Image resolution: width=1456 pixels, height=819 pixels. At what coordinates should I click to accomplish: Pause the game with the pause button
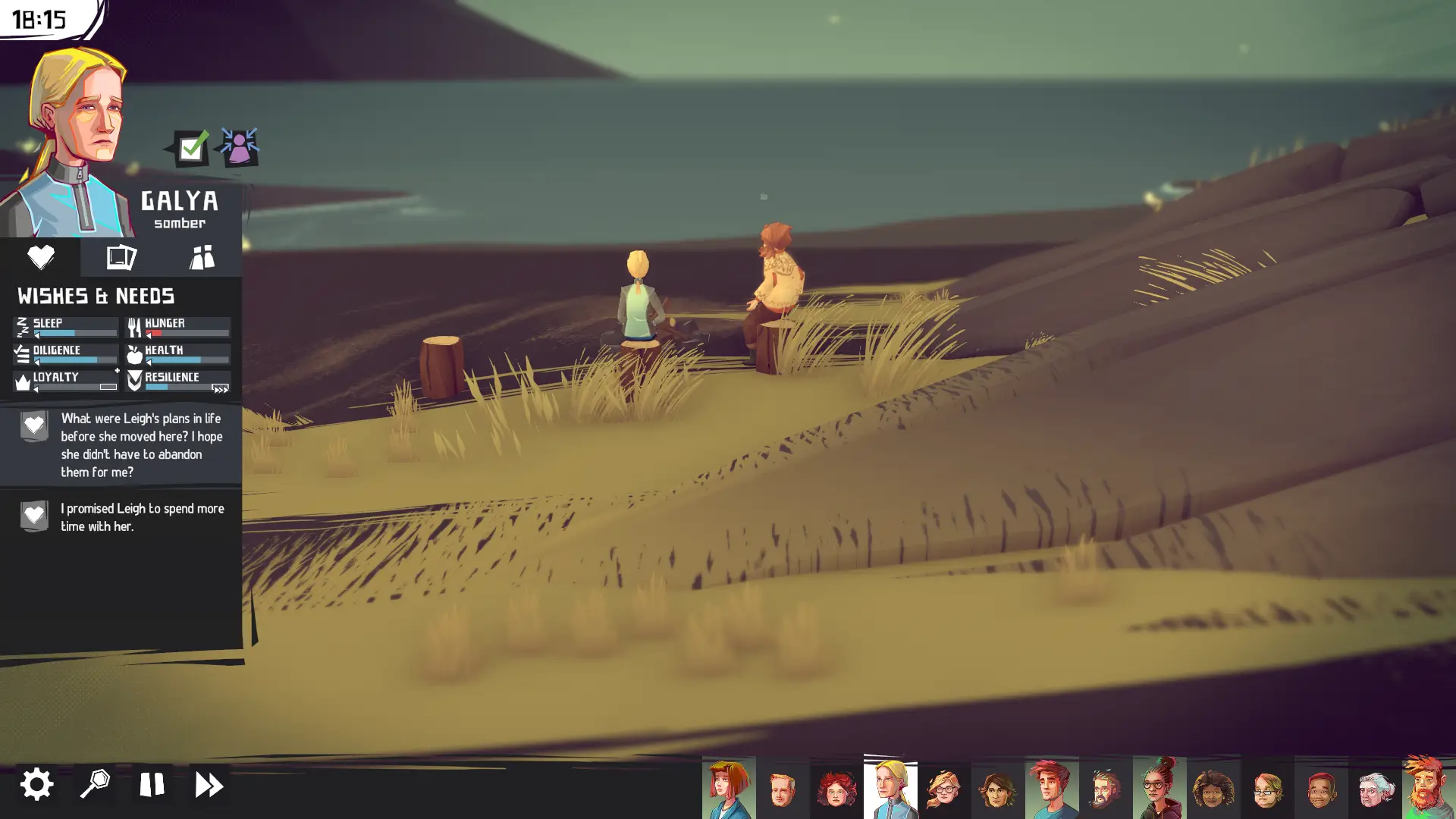click(152, 784)
